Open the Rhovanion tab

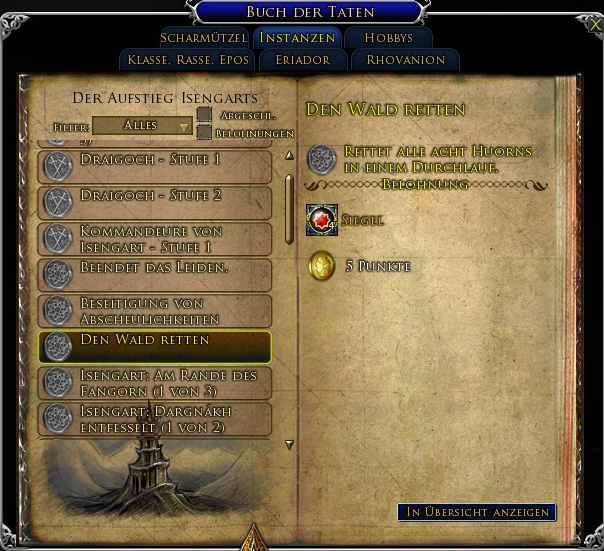(405, 60)
